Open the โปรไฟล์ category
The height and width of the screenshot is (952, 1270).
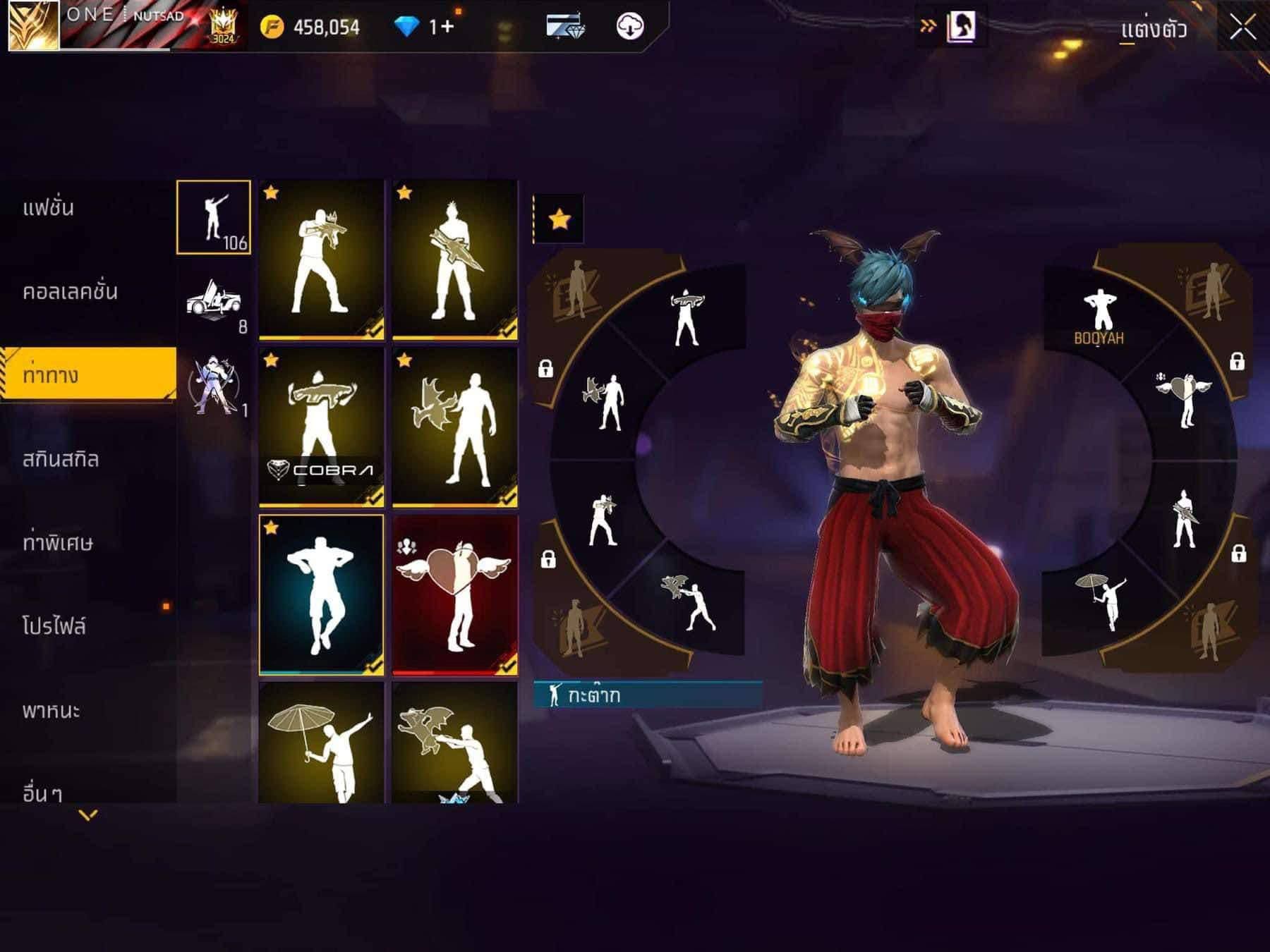click(54, 626)
